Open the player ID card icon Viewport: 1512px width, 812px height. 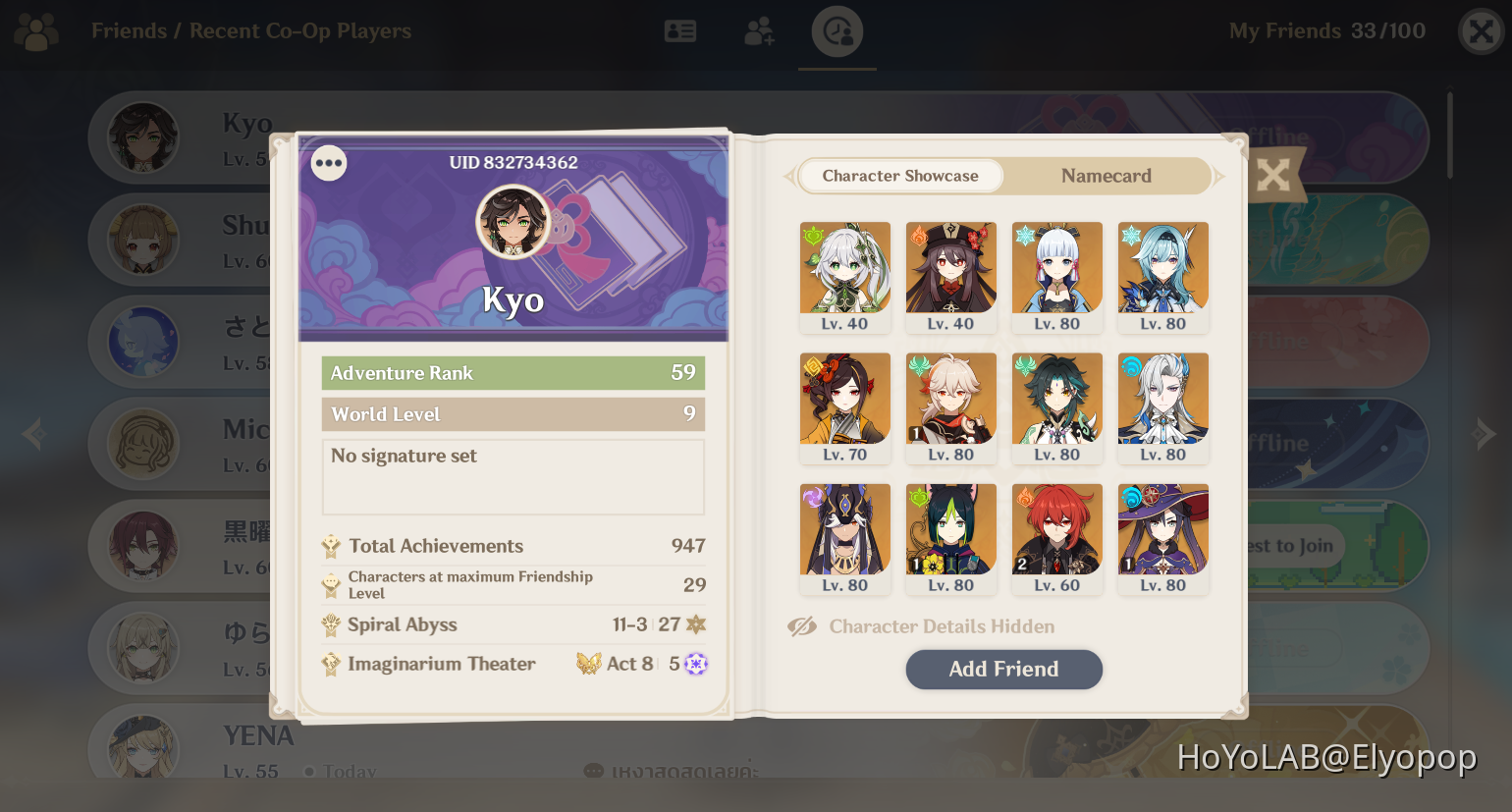pyautogui.click(x=680, y=30)
